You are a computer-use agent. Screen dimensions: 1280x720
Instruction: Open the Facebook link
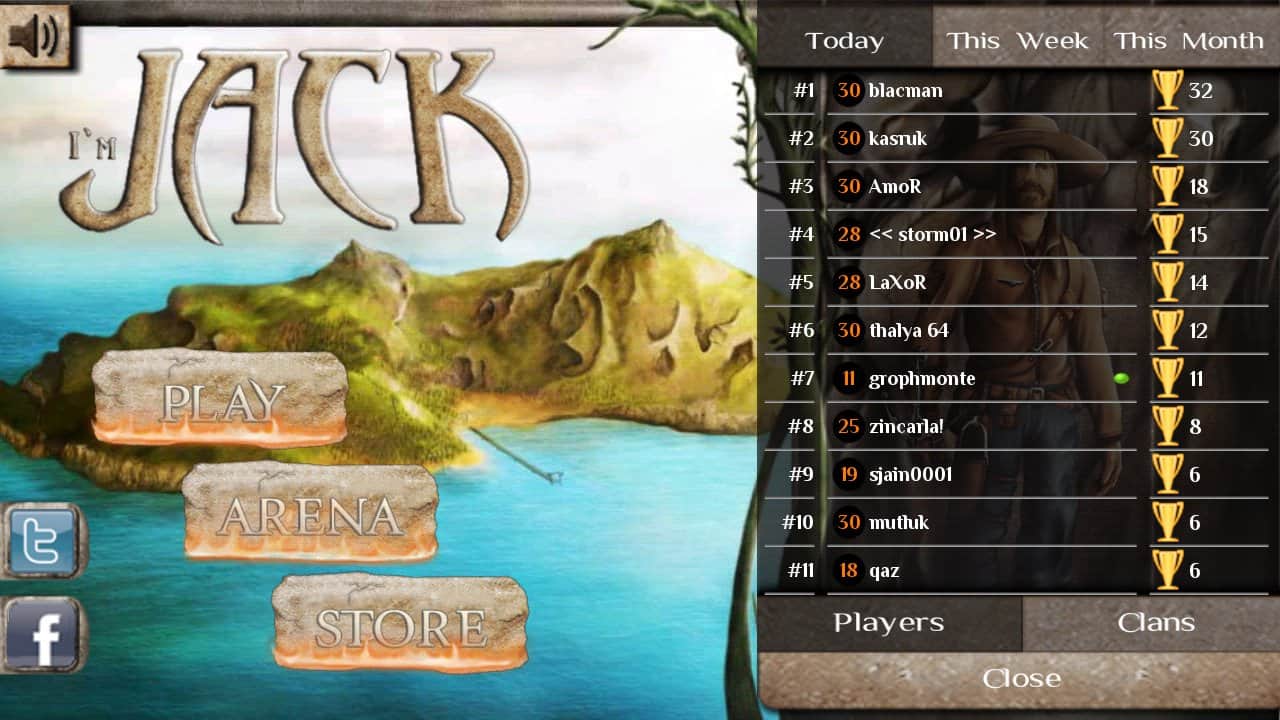[42, 635]
